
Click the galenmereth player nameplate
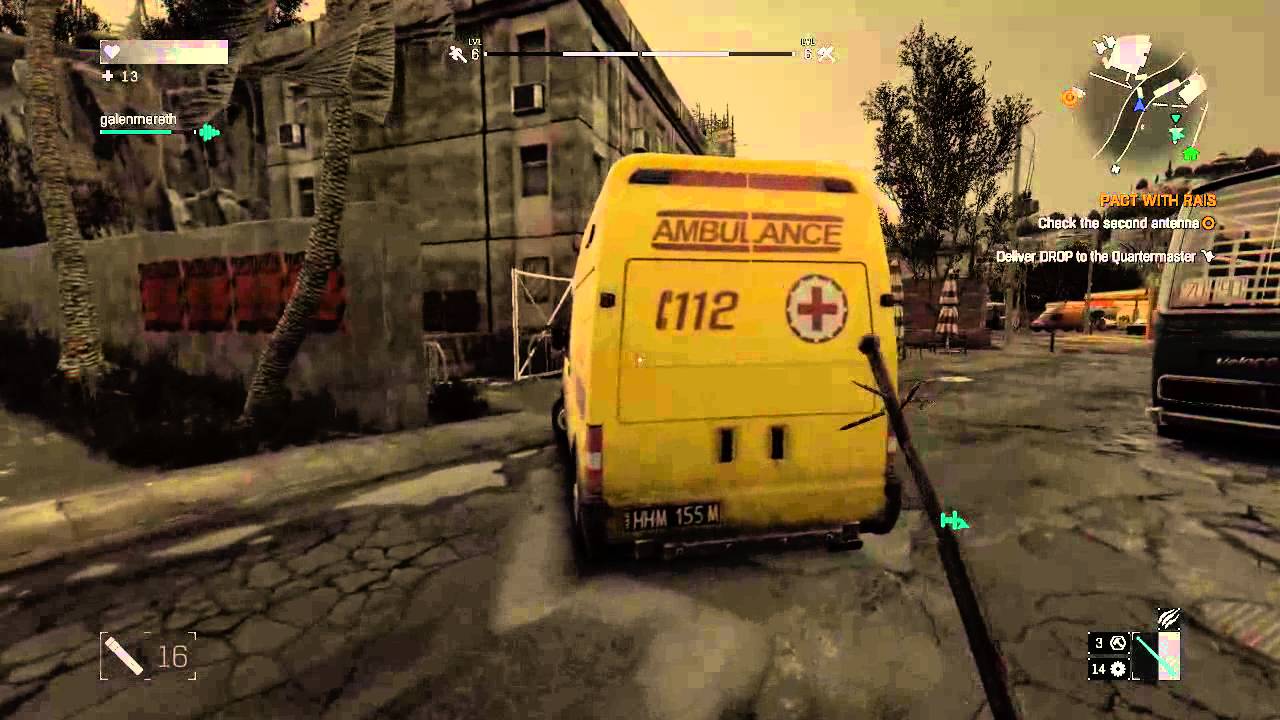[137, 119]
